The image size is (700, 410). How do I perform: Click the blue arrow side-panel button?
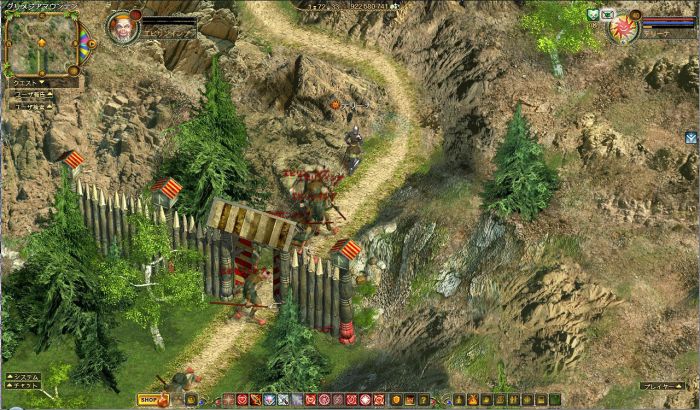pos(691,137)
